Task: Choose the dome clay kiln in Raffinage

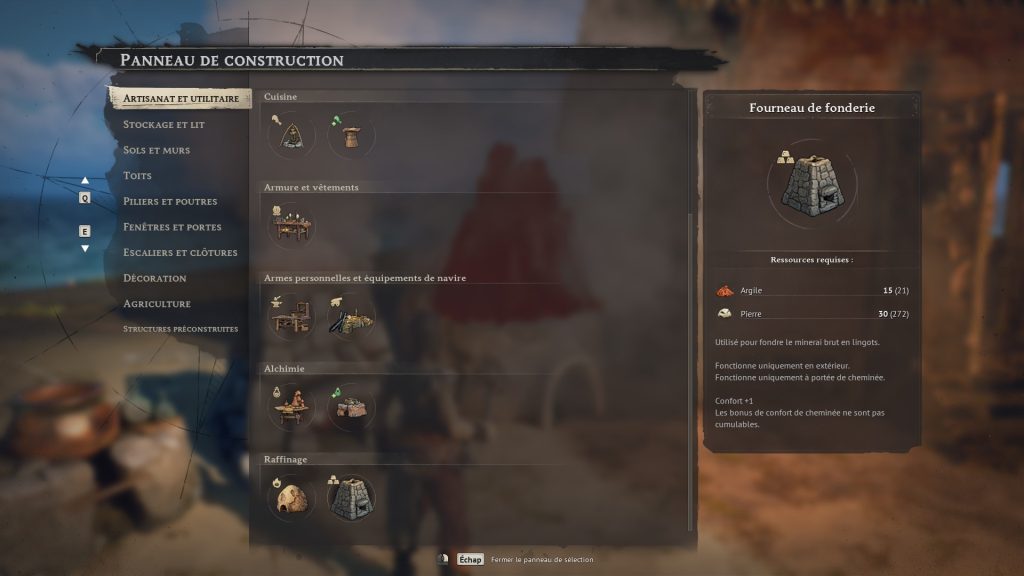Action: tap(291, 497)
